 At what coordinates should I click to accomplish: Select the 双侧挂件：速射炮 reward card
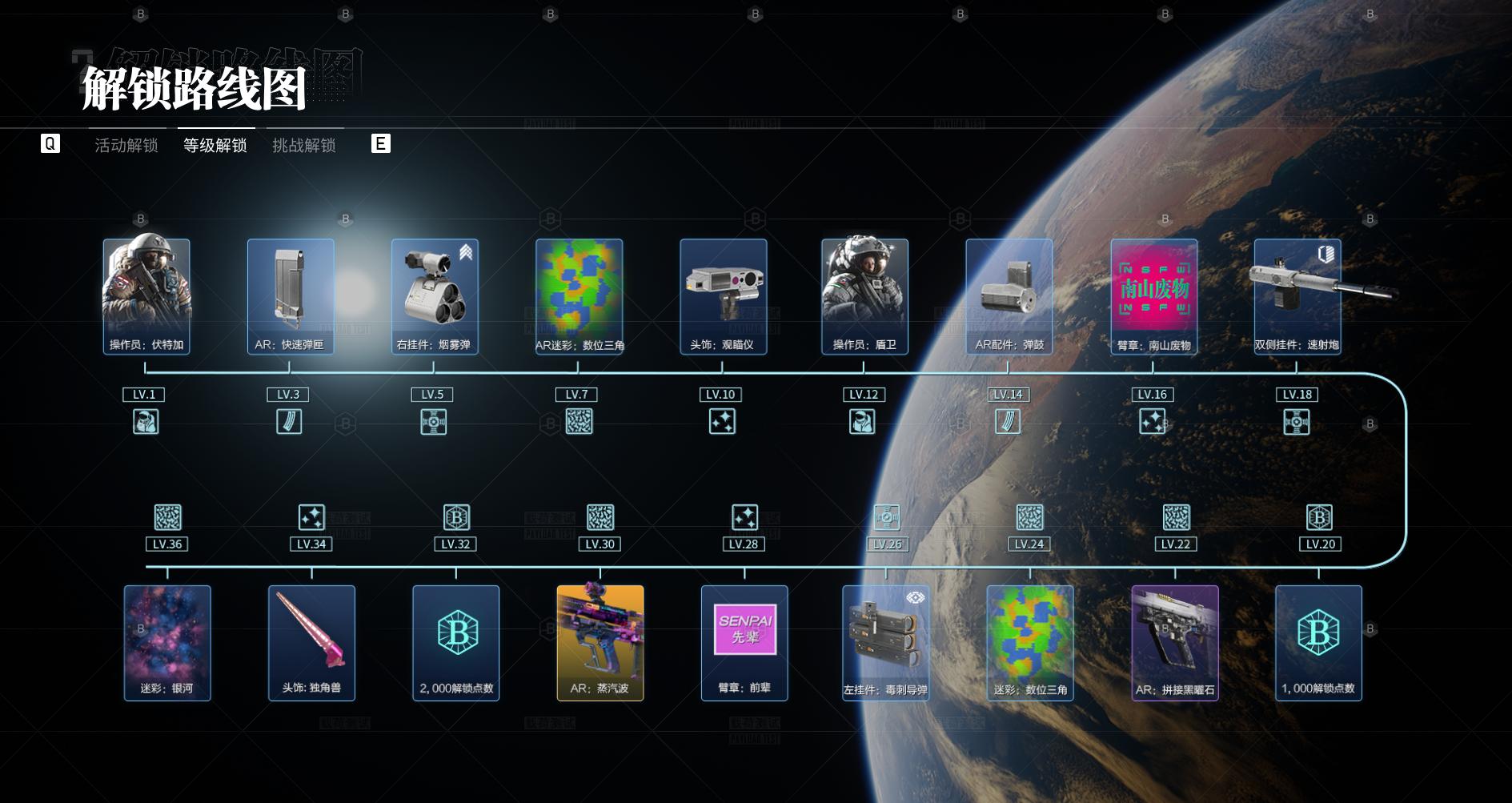click(1297, 296)
